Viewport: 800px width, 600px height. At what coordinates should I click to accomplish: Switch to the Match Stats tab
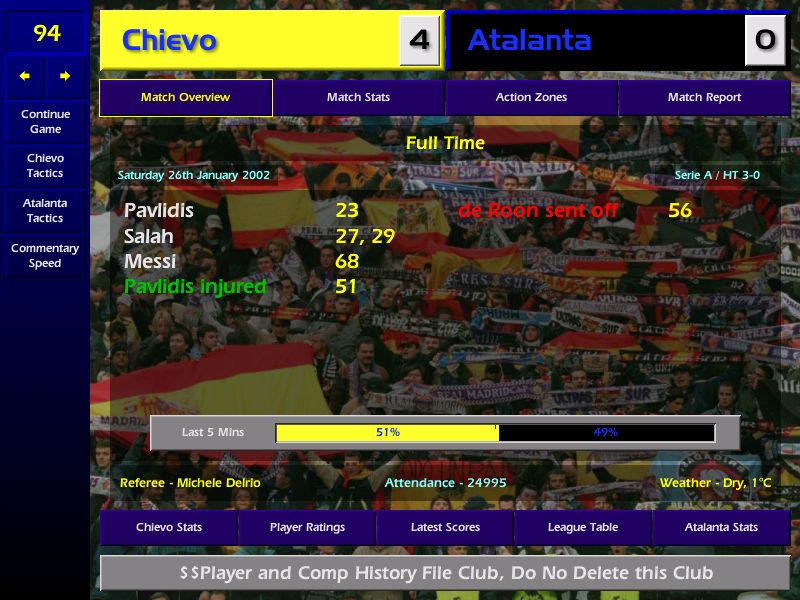click(x=358, y=98)
